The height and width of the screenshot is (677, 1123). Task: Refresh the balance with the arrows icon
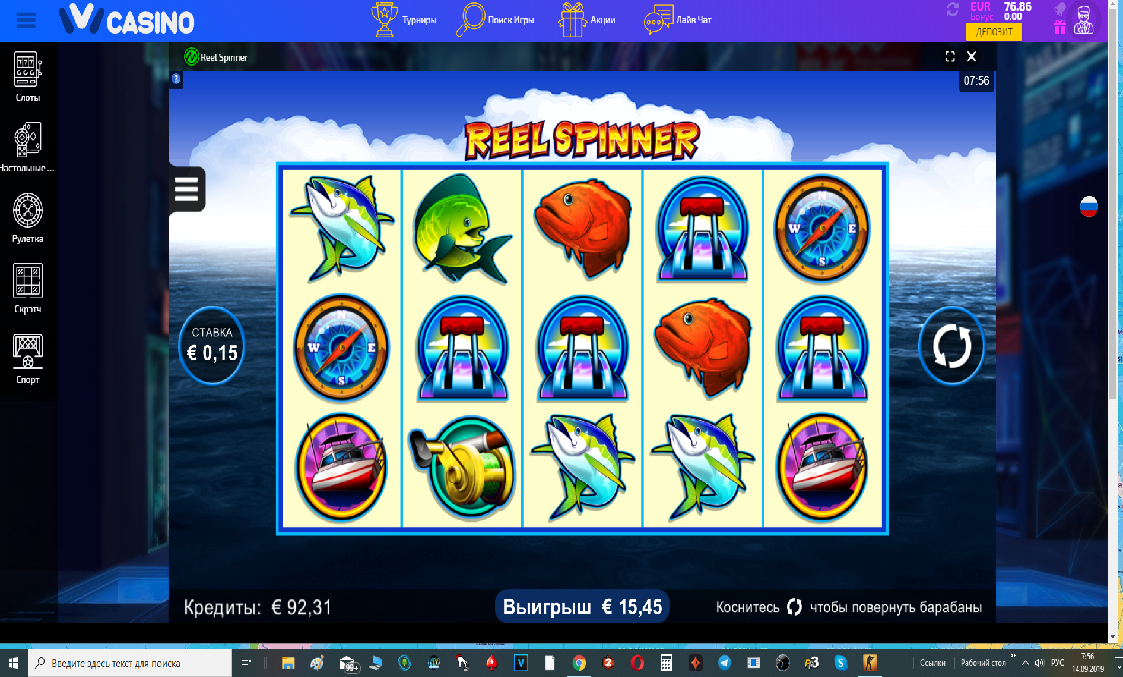(x=952, y=10)
